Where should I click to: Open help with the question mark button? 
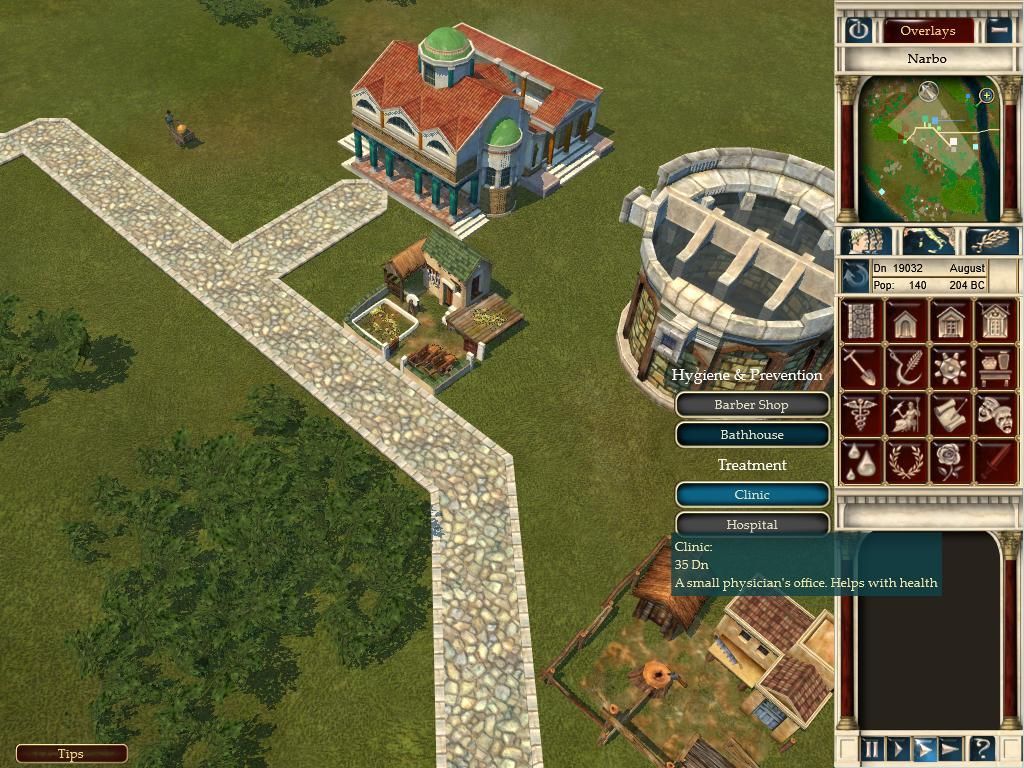(x=982, y=749)
